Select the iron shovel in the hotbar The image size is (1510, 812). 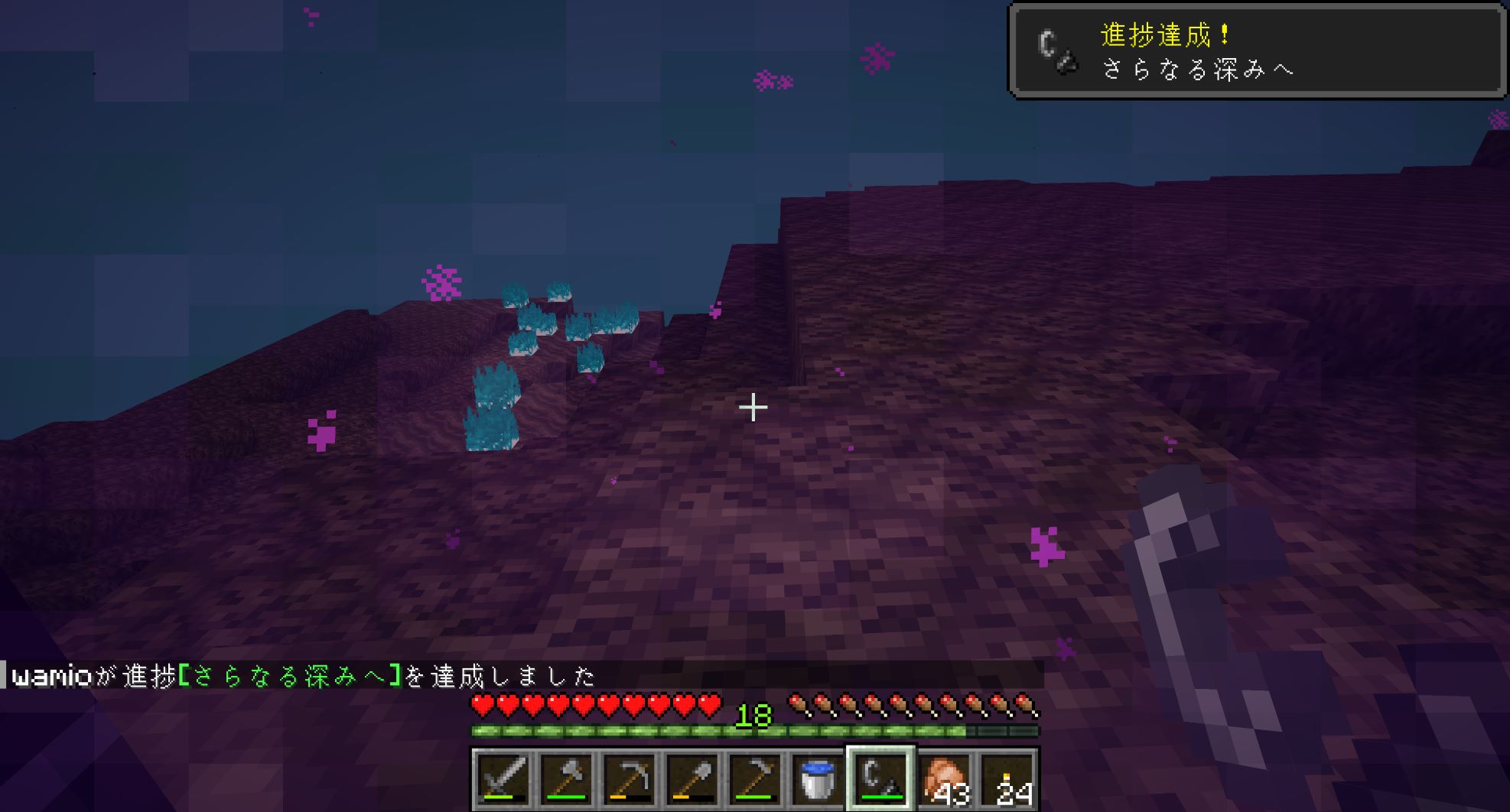click(x=692, y=779)
